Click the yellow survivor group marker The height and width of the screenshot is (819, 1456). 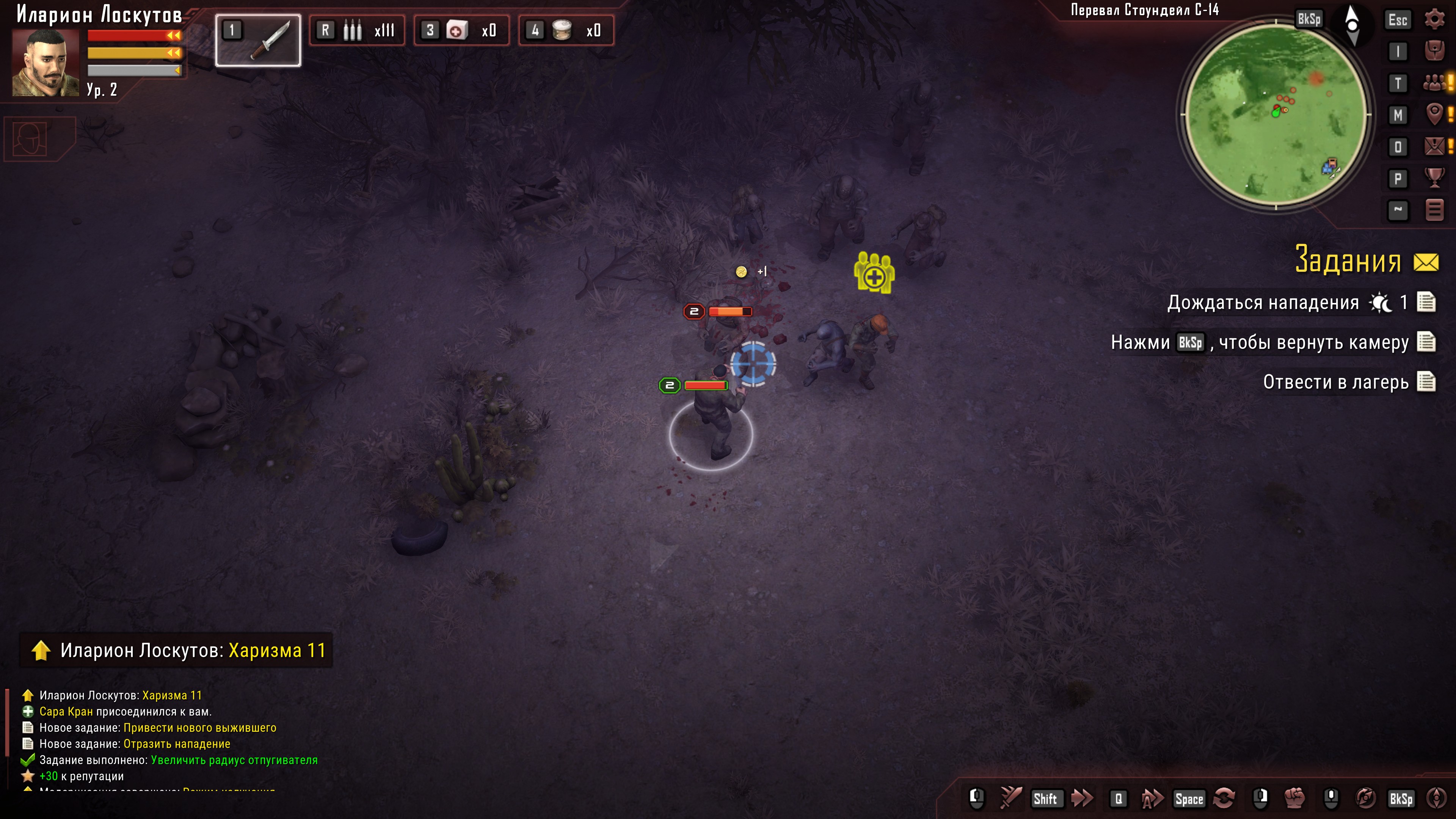[874, 273]
